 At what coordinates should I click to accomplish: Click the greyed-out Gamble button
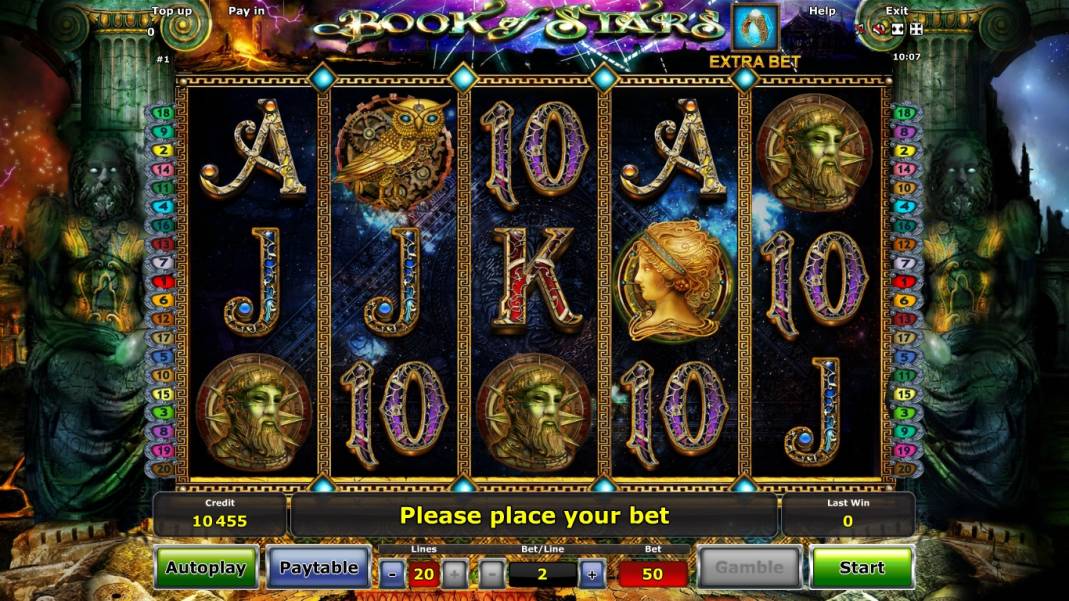pos(749,568)
